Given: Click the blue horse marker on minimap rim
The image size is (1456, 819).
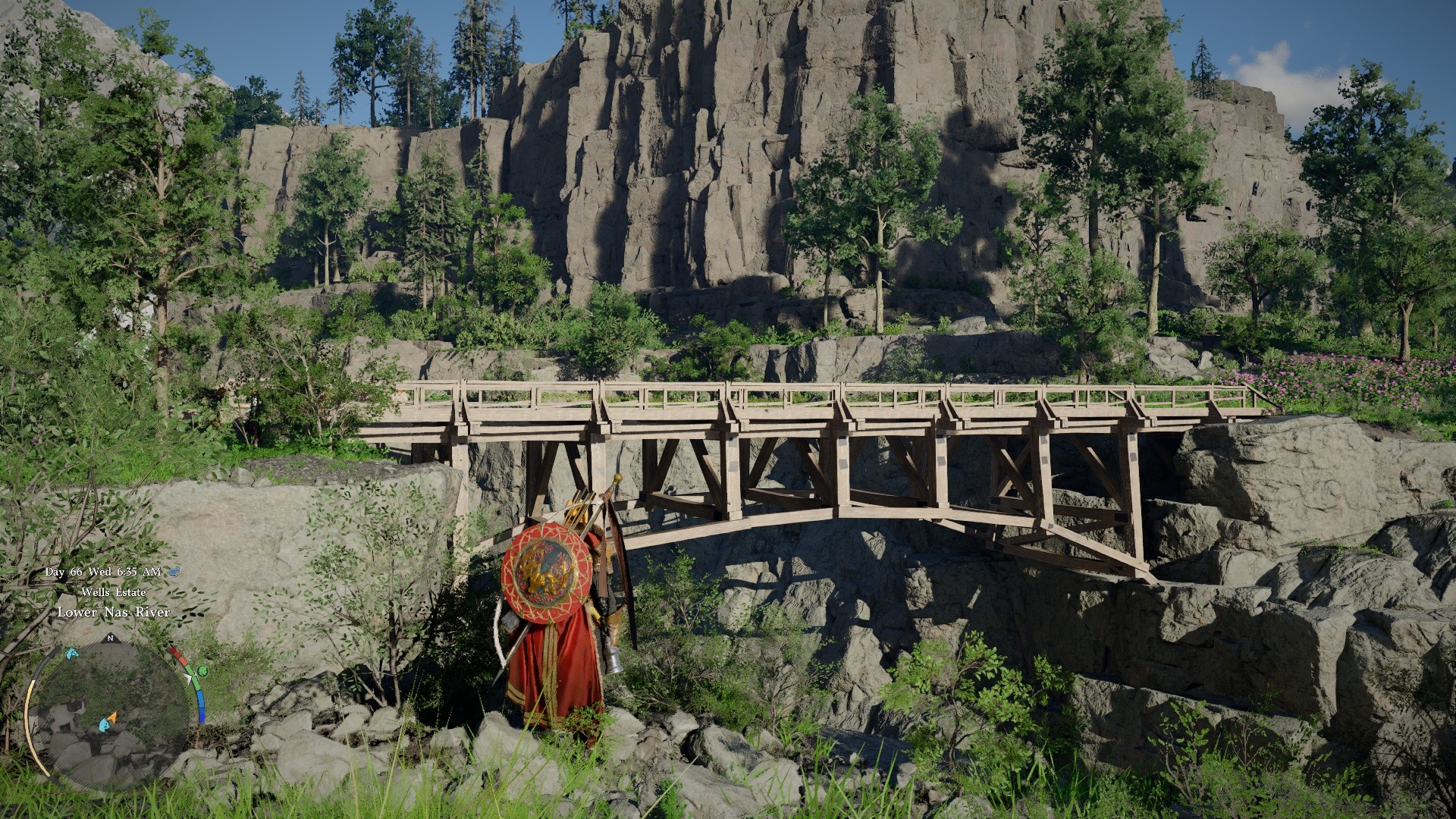Looking at the screenshot, I should coord(71,652).
